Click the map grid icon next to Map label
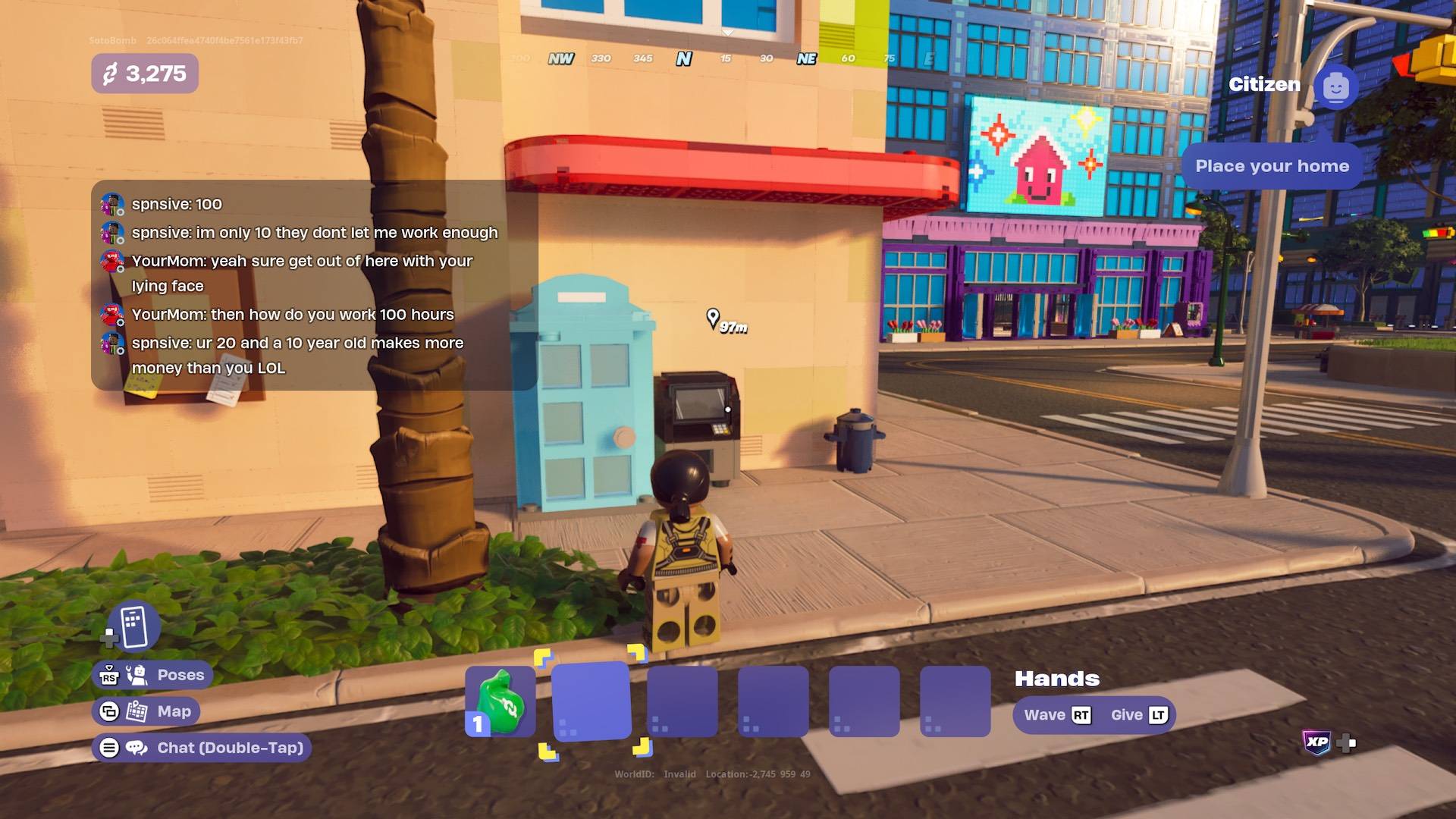Viewport: 1456px width, 819px height. [x=136, y=711]
